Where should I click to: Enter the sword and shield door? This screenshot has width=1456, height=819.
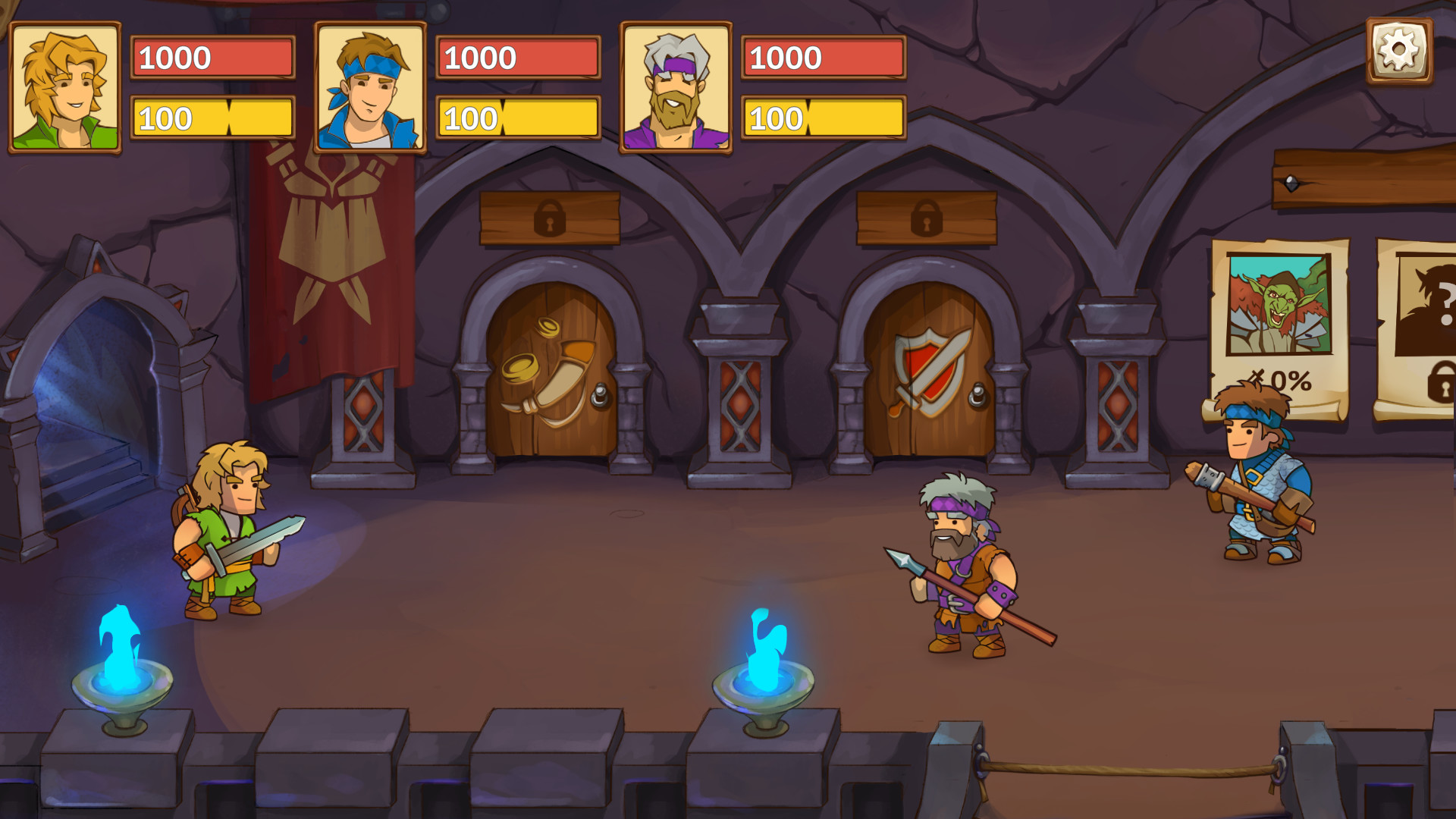(x=930, y=372)
